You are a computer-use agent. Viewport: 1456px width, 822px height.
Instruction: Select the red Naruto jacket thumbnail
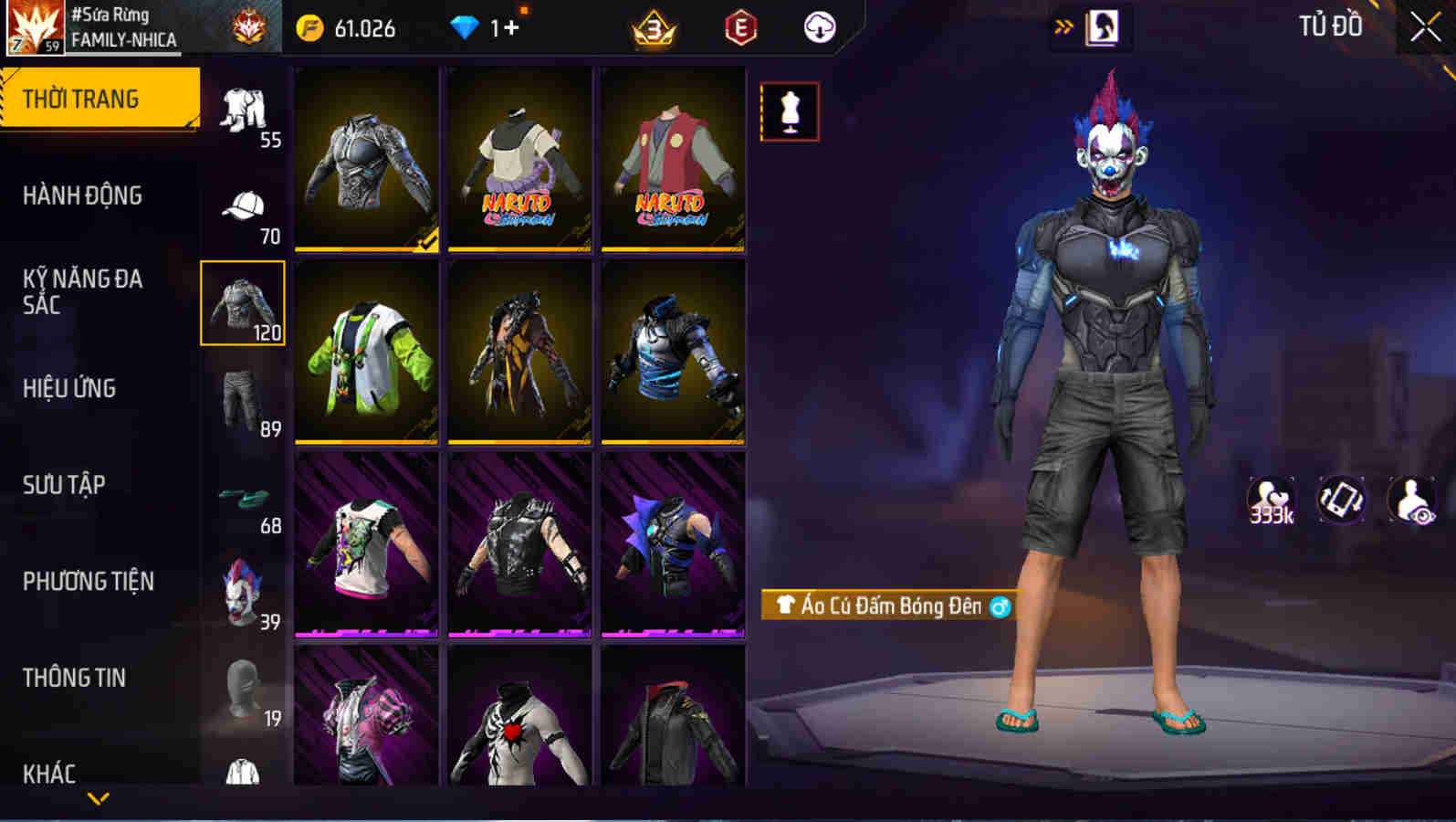[x=671, y=158]
